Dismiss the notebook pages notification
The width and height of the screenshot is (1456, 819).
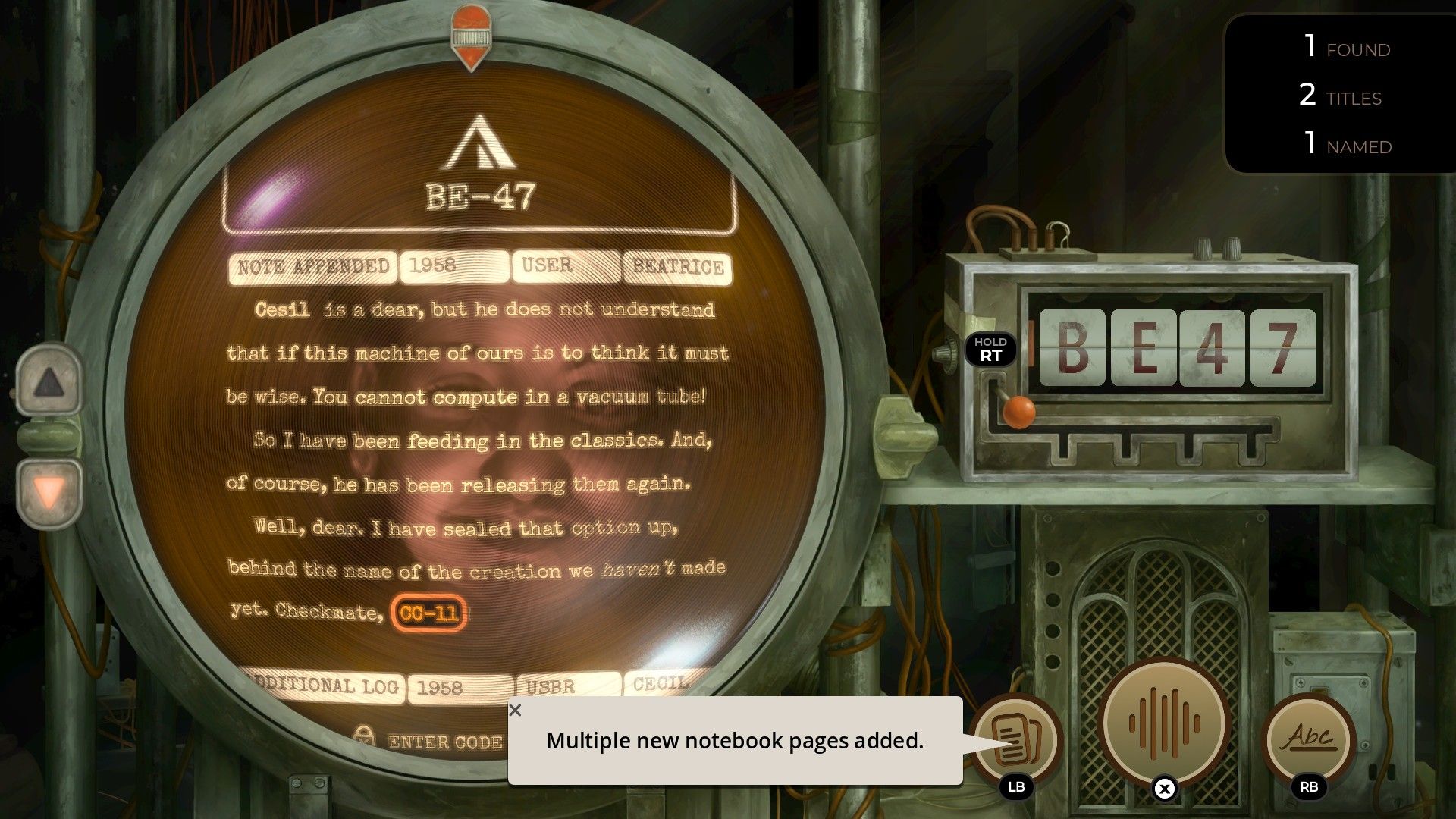point(516,711)
